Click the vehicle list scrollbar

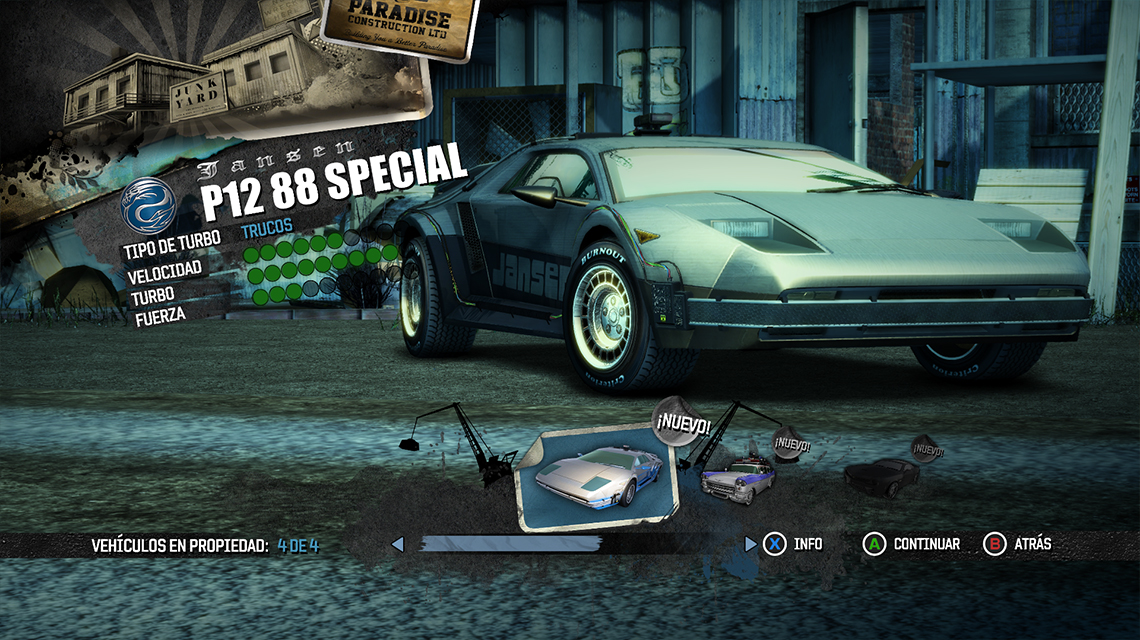click(510, 544)
